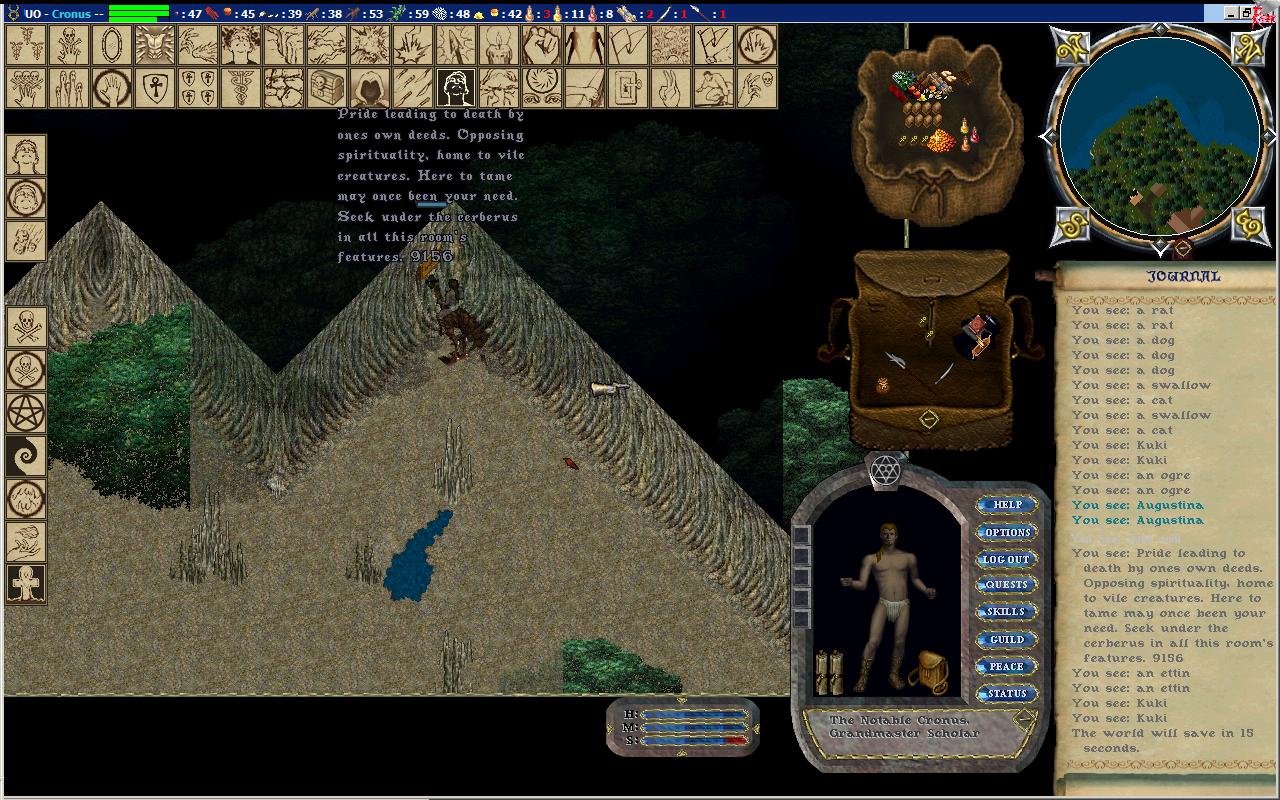Open the Options menu
This screenshot has width=1280, height=800.
click(1006, 532)
